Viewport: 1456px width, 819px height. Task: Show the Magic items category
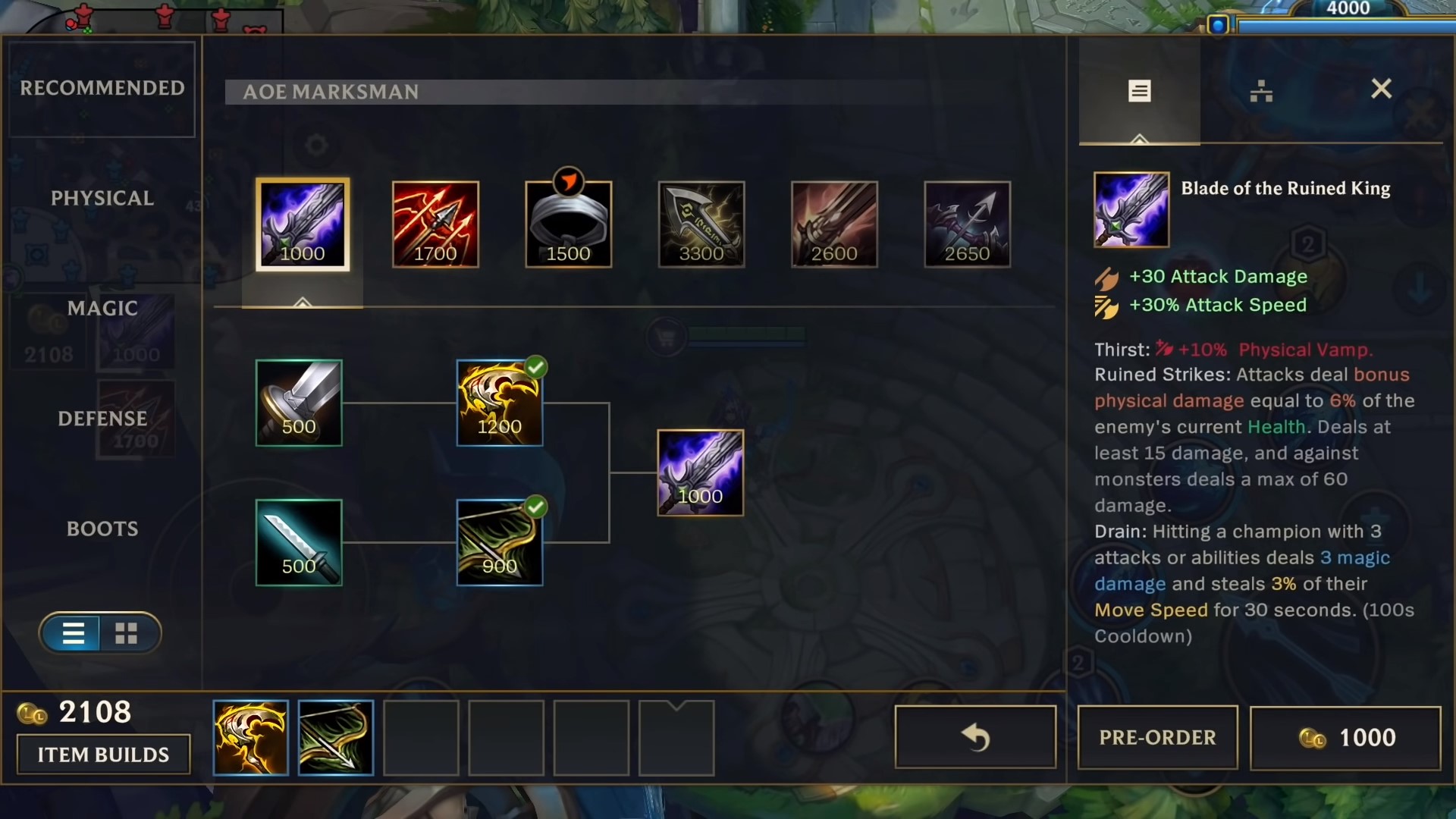pyautogui.click(x=102, y=308)
